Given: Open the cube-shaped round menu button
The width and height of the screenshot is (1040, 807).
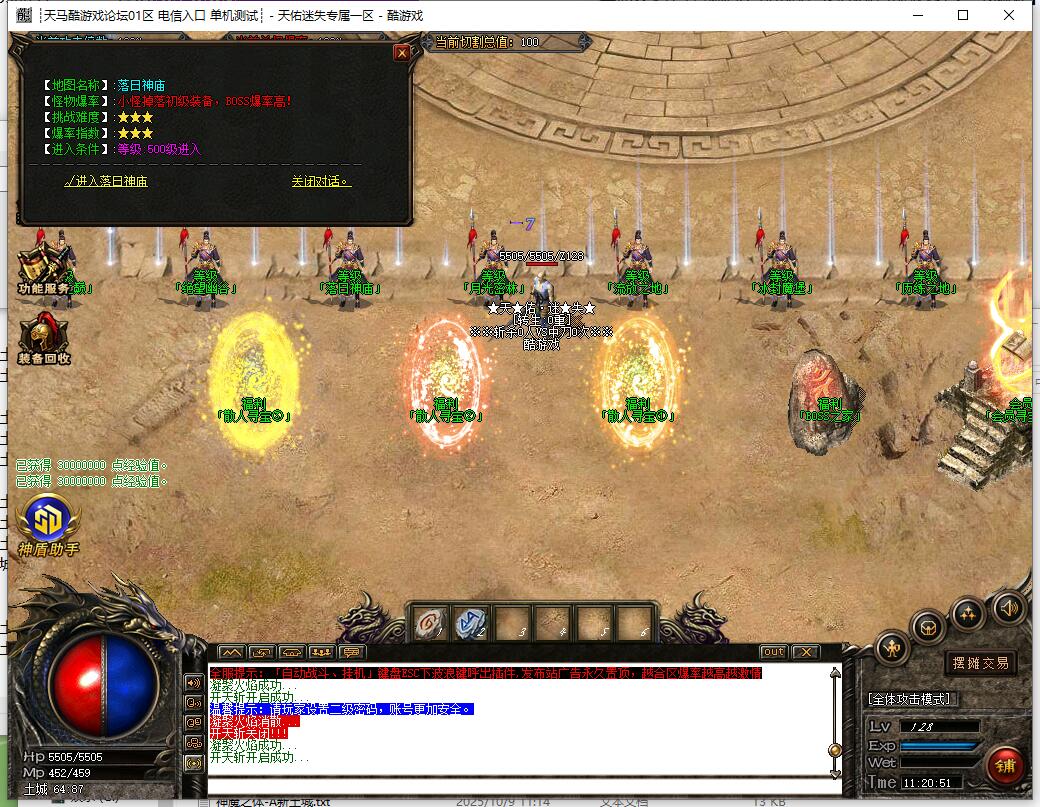Looking at the screenshot, I should pos(928,628).
